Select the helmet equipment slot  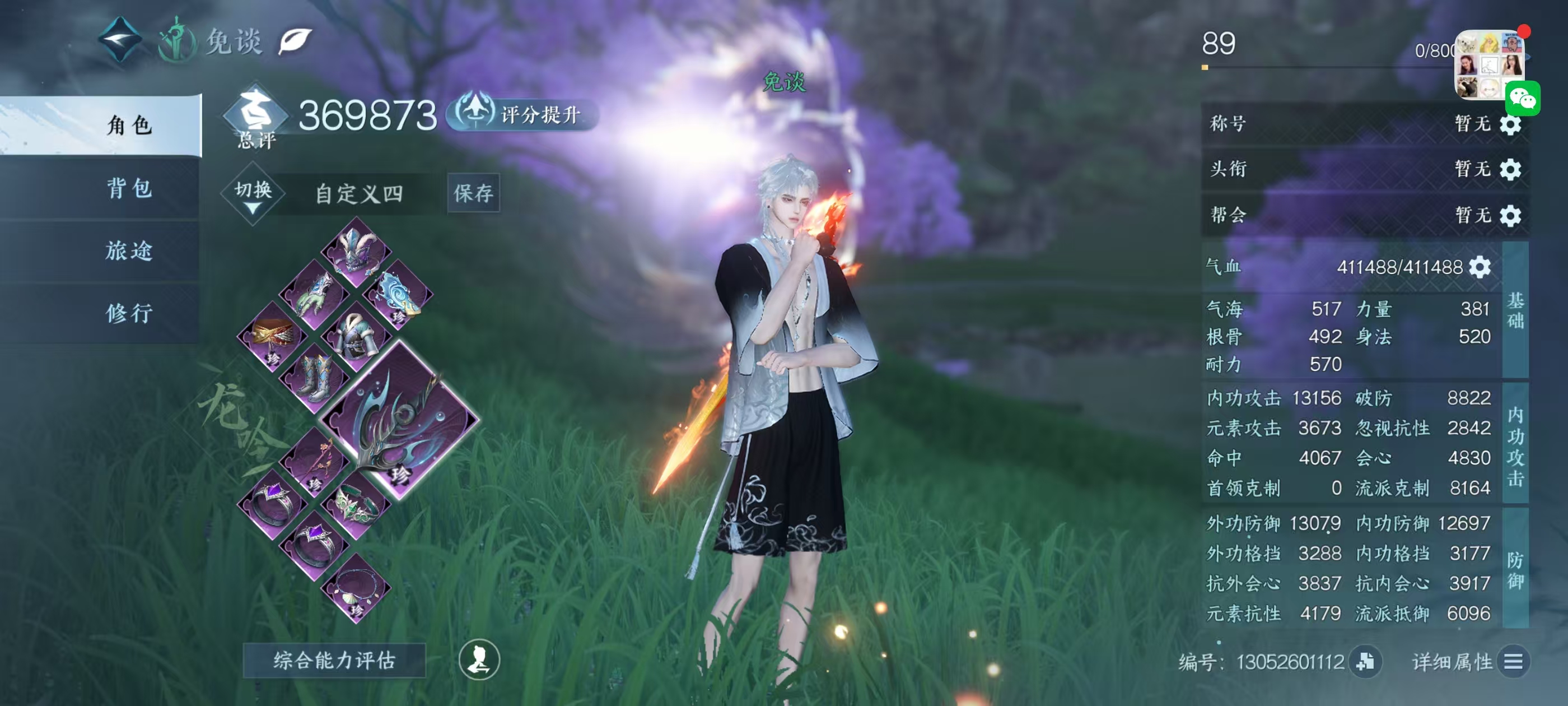[357, 252]
